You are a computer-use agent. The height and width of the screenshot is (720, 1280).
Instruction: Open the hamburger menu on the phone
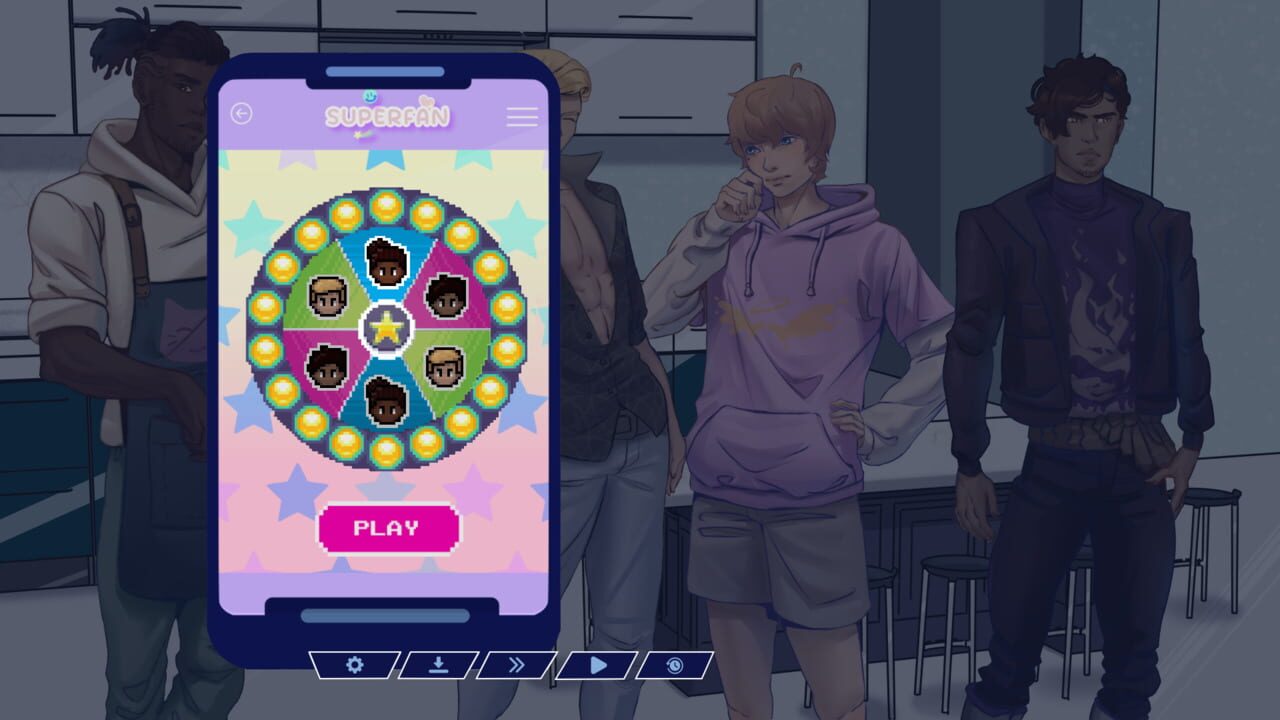pyautogui.click(x=521, y=118)
